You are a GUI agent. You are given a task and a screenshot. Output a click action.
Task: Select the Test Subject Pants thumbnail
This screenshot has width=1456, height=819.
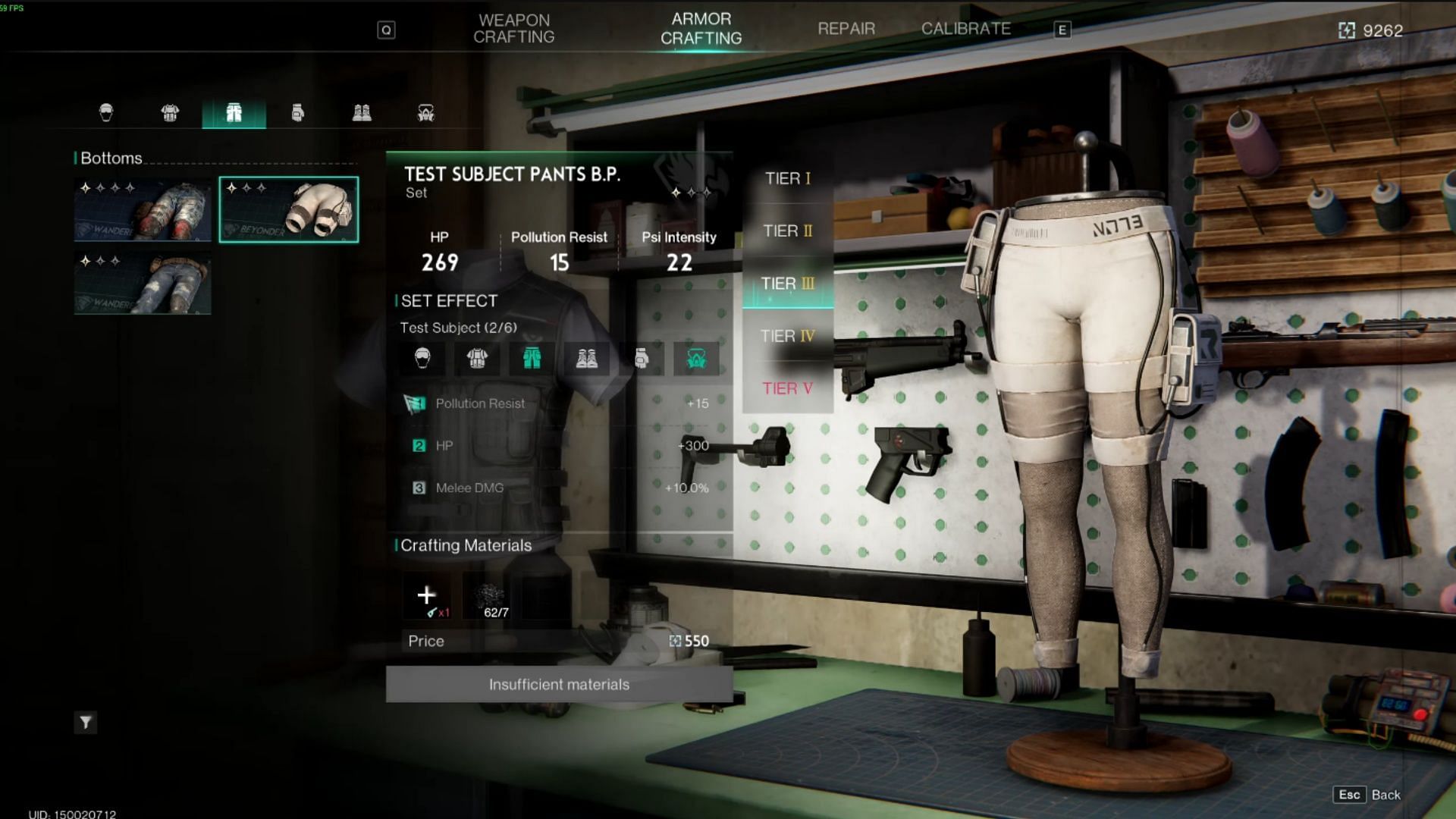(289, 210)
